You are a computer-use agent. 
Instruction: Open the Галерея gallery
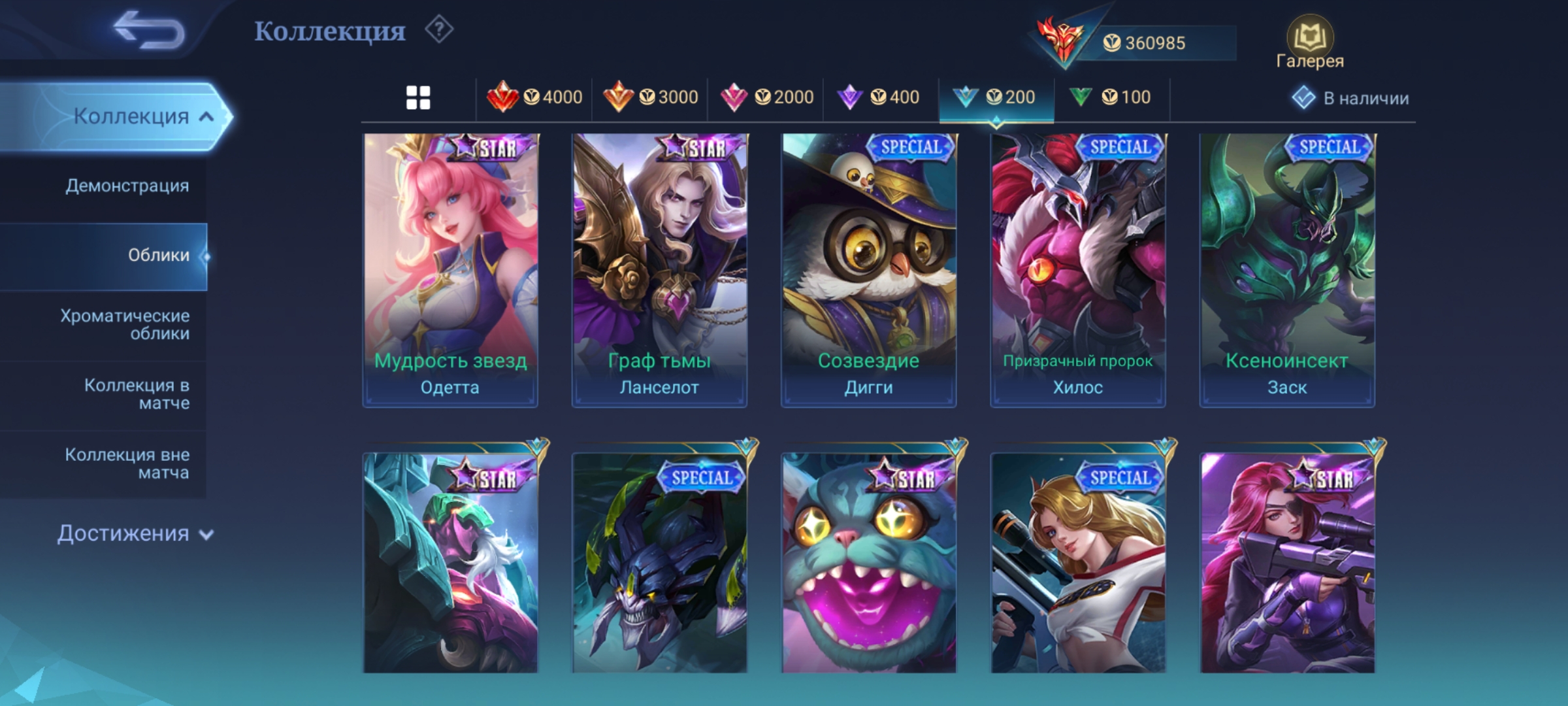coord(1310,43)
